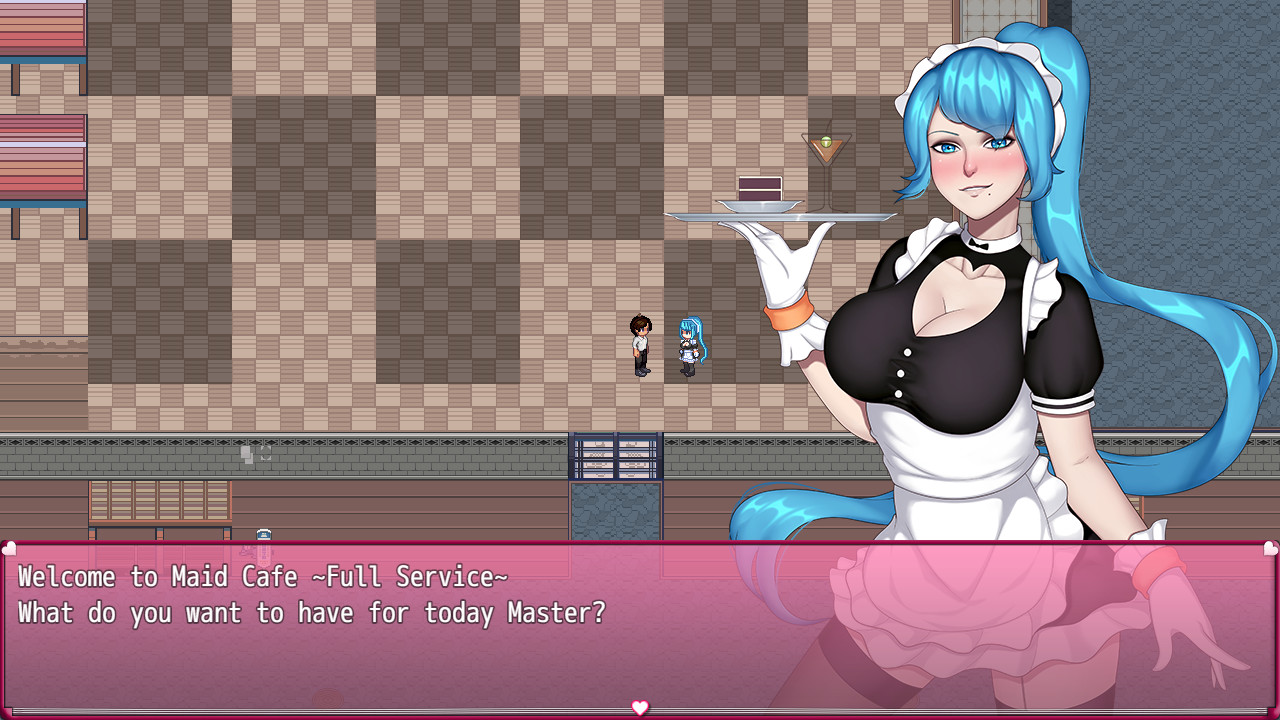1280x720 pixels.
Task: Select the blue-haired maid sprite on the floor
Action: 688,345
